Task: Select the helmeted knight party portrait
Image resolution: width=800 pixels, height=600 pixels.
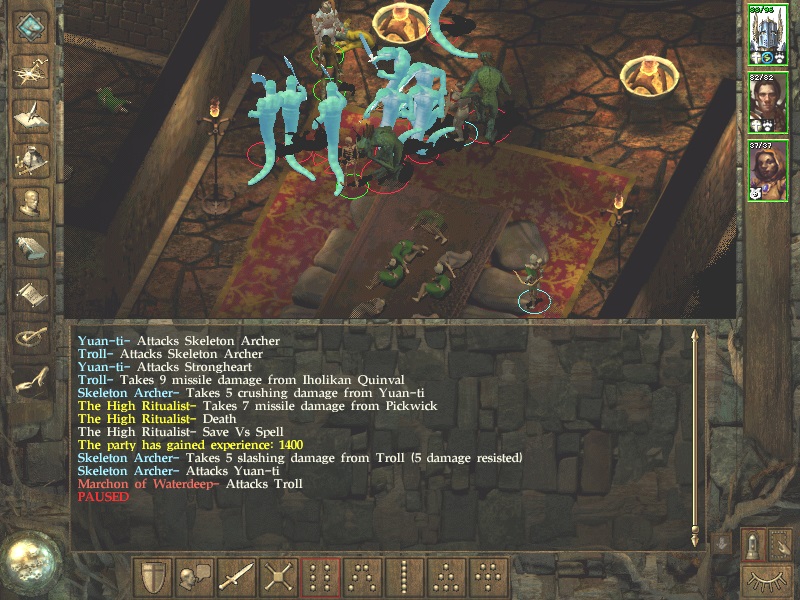Action: click(x=768, y=36)
